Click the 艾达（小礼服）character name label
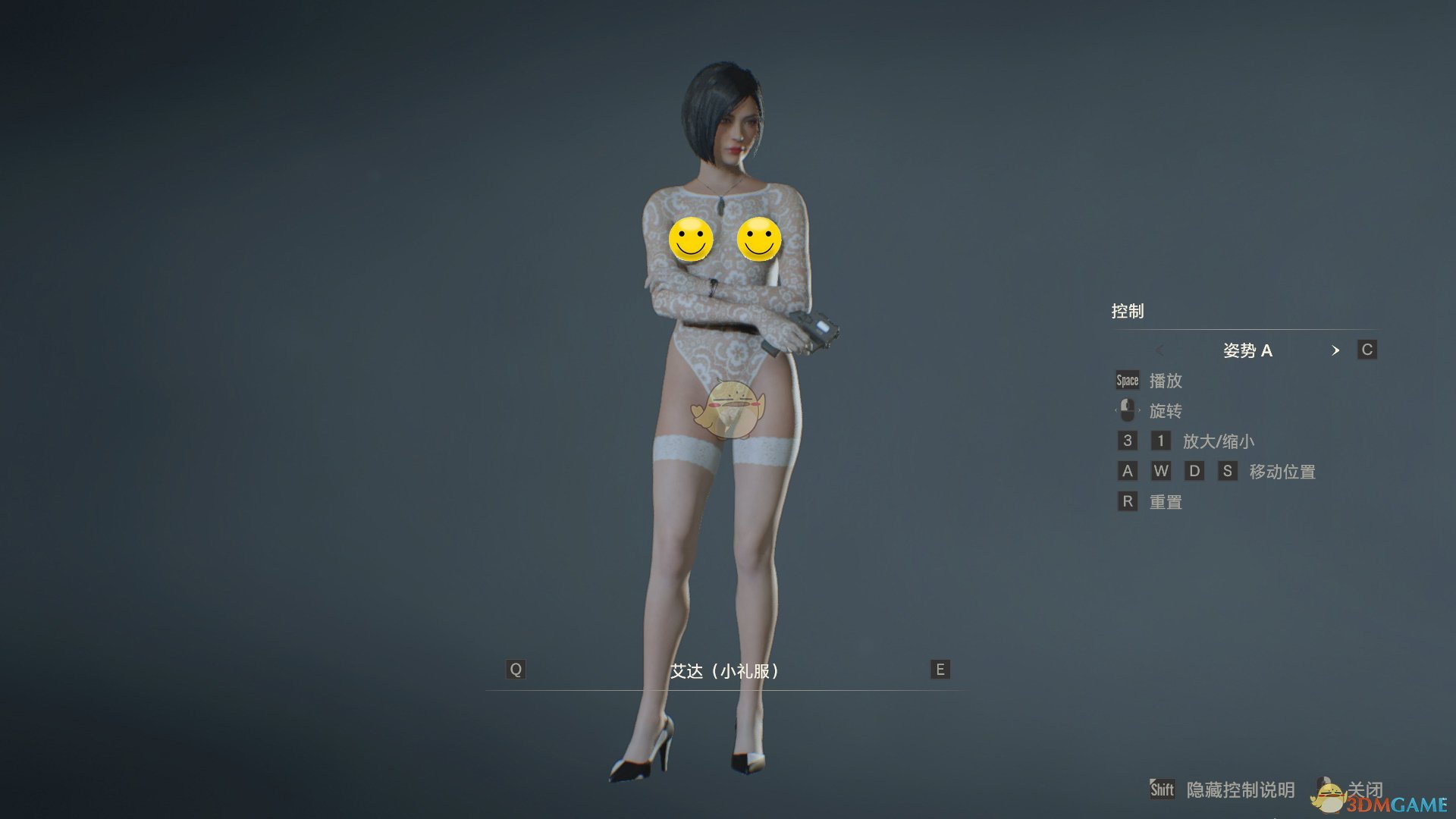 pyautogui.click(x=726, y=670)
